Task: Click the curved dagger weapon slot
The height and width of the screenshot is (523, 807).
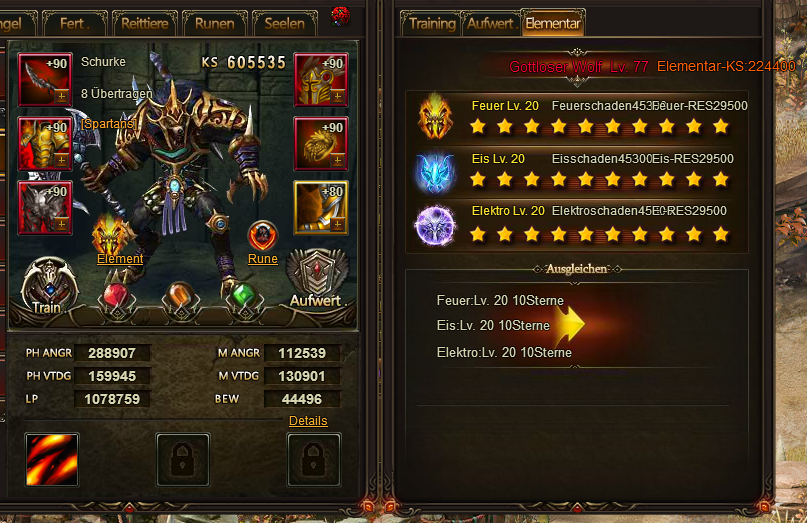Action: click(x=45, y=79)
